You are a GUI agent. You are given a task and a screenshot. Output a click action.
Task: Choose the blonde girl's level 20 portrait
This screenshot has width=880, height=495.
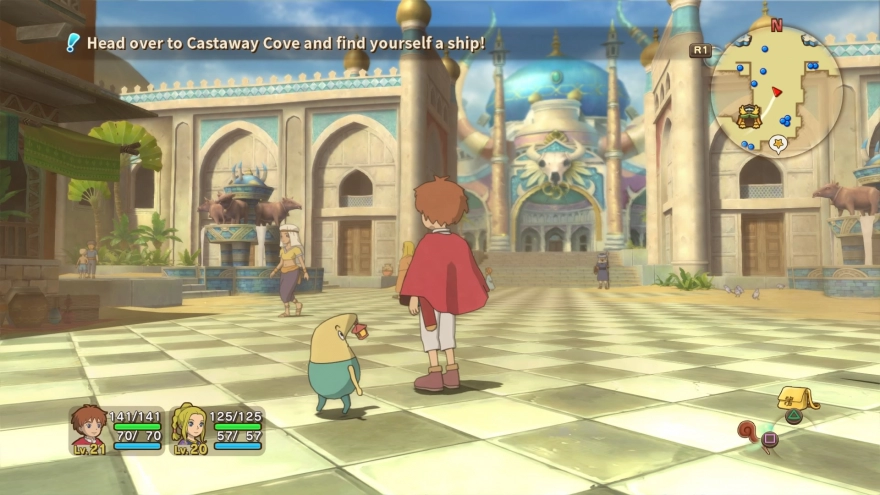(189, 428)
